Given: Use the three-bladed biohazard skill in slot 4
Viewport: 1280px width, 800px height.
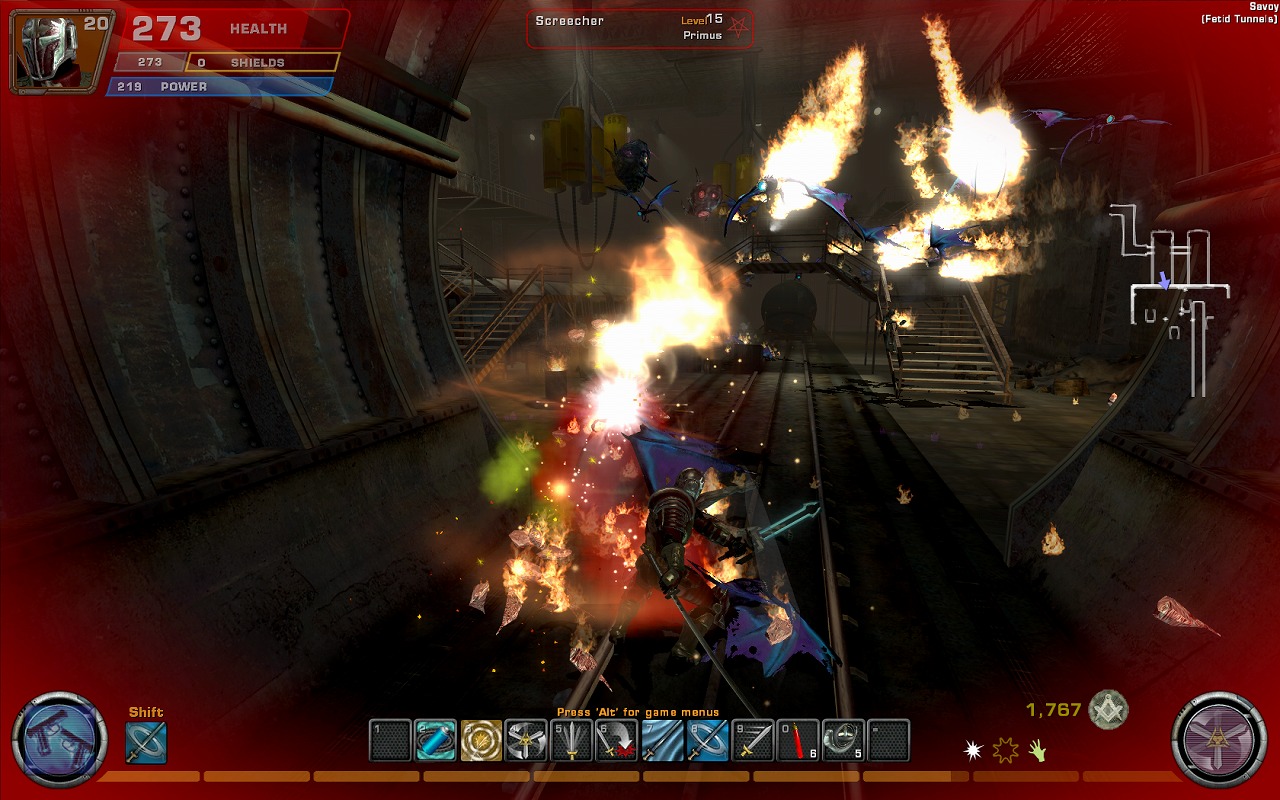Looking at the screenshot, I should click(x=526, y=741).
